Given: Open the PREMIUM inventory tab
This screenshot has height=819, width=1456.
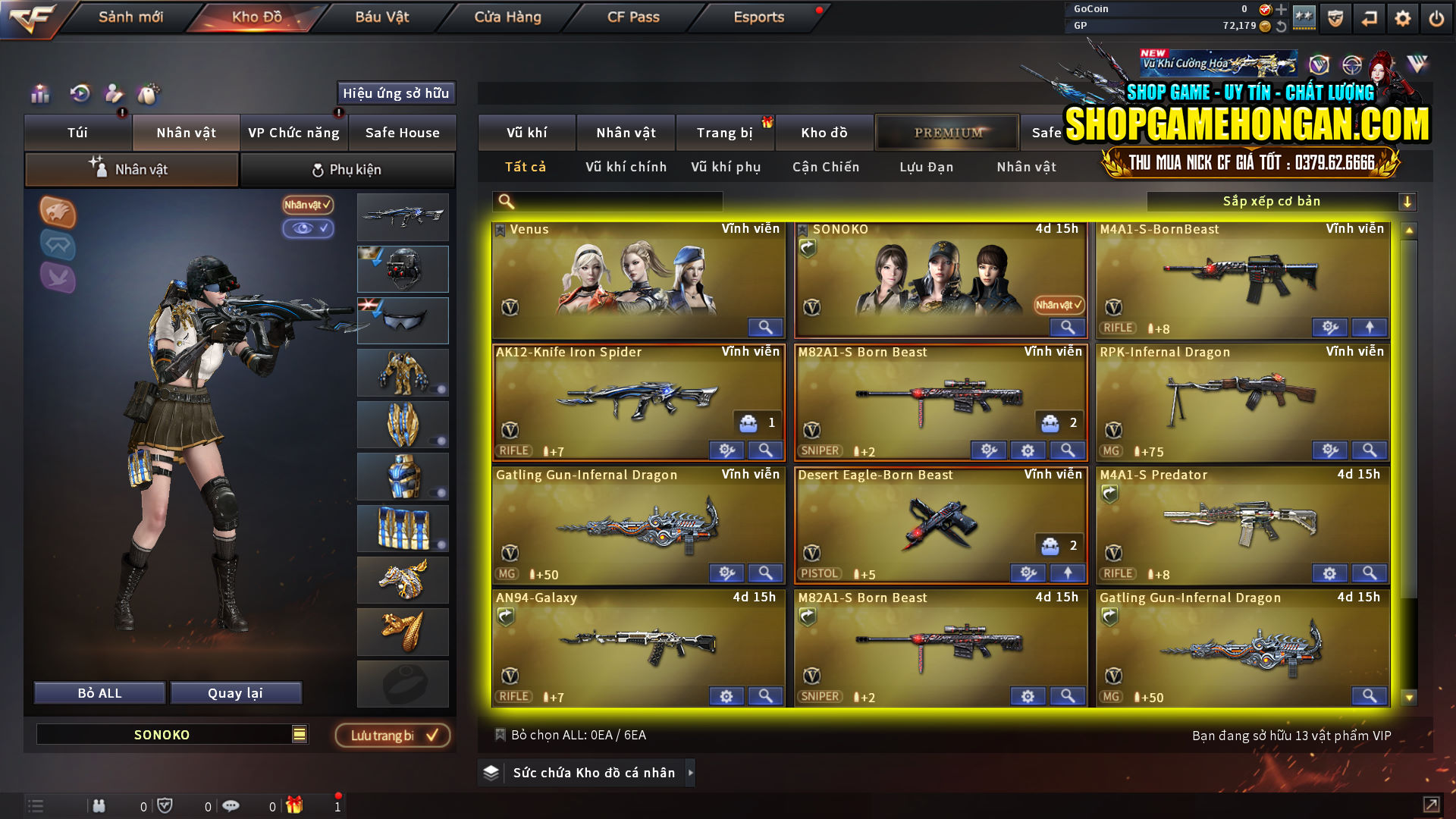Looking at the screenshot, I should (x=947, y=132).
